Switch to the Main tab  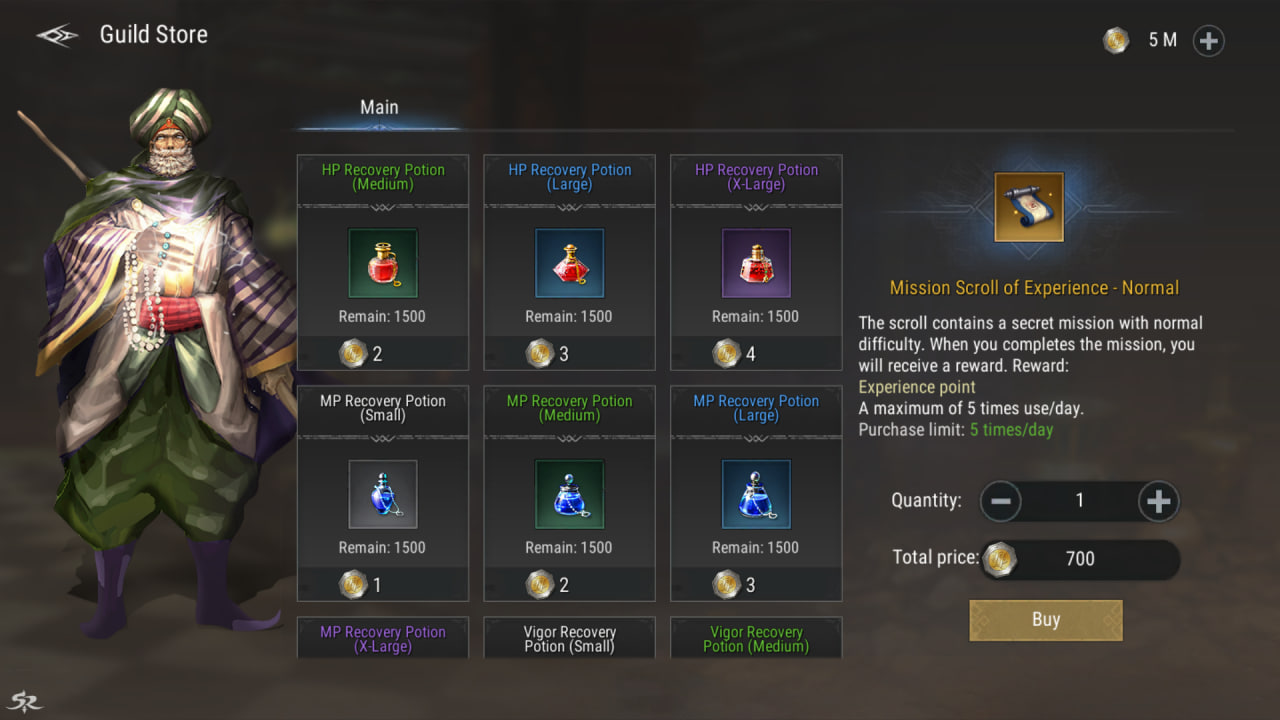379,108
